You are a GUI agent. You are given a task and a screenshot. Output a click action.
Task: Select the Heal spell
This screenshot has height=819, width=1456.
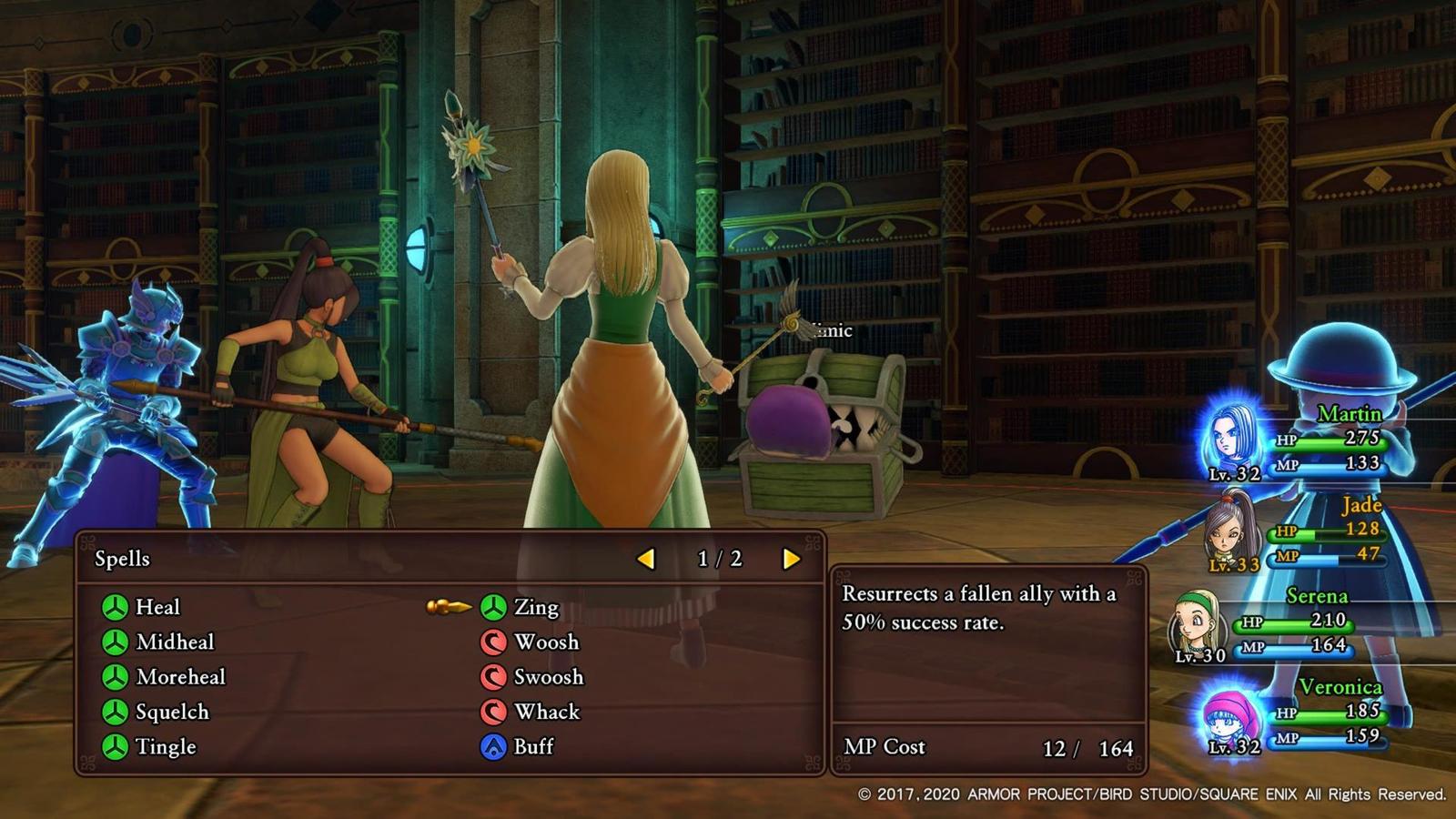[157, 607]
